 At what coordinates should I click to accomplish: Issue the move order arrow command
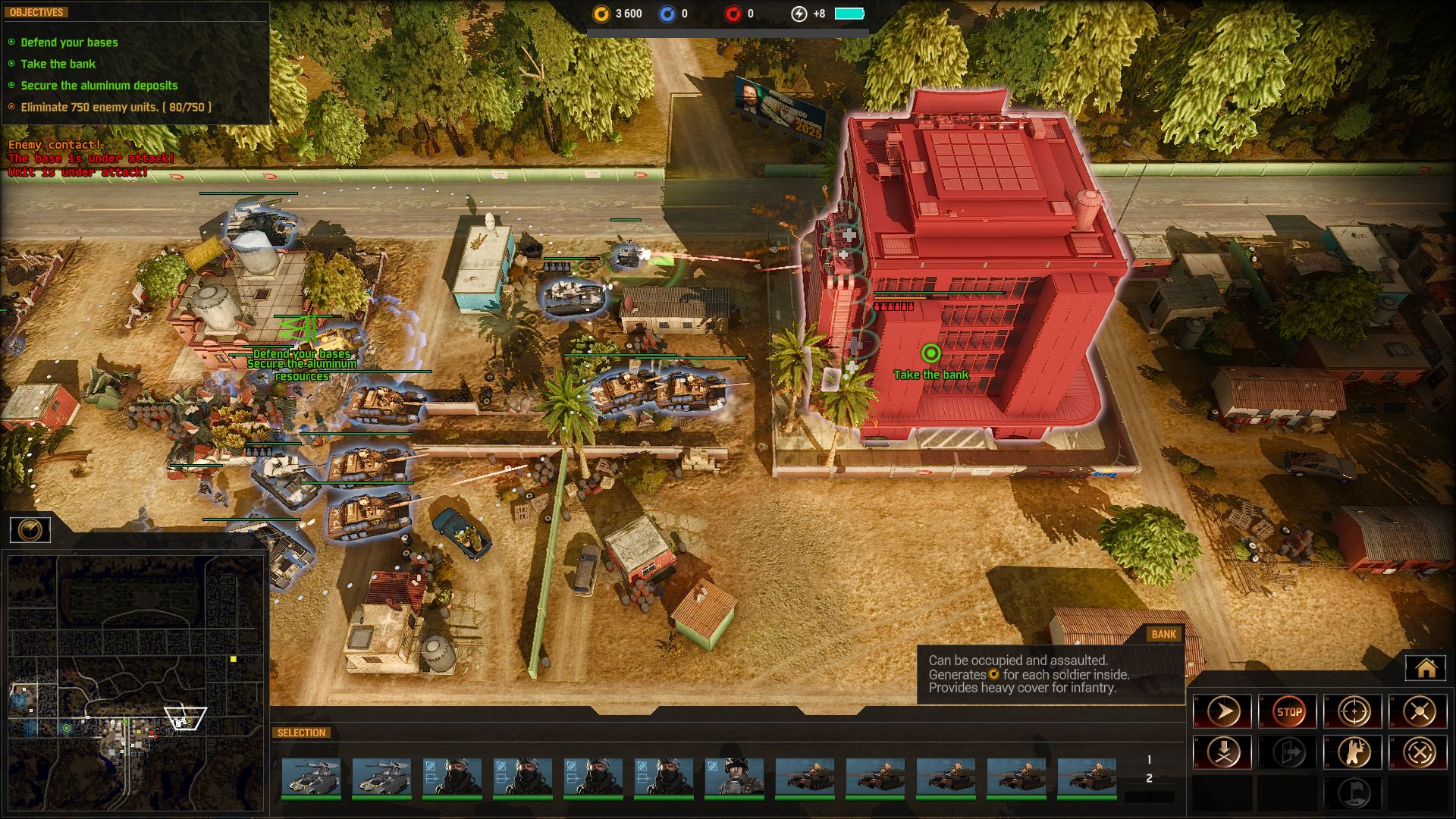[1222, 711]
